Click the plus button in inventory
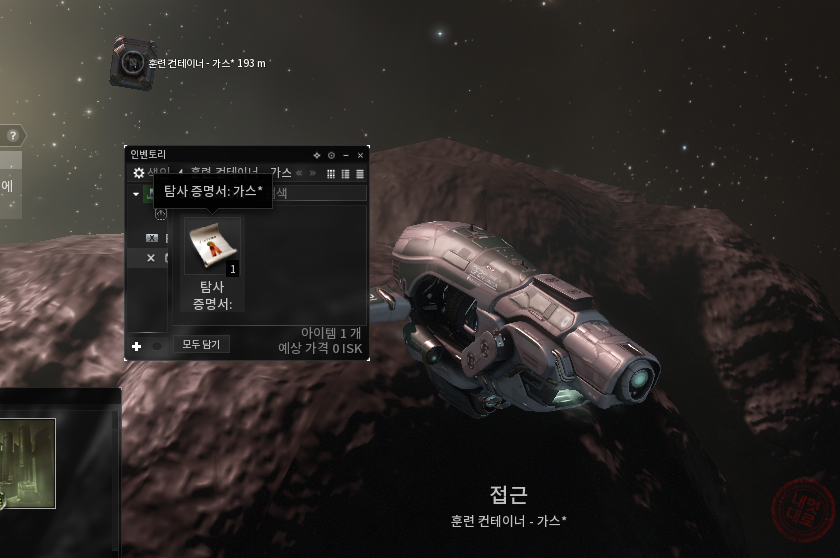 137,346
